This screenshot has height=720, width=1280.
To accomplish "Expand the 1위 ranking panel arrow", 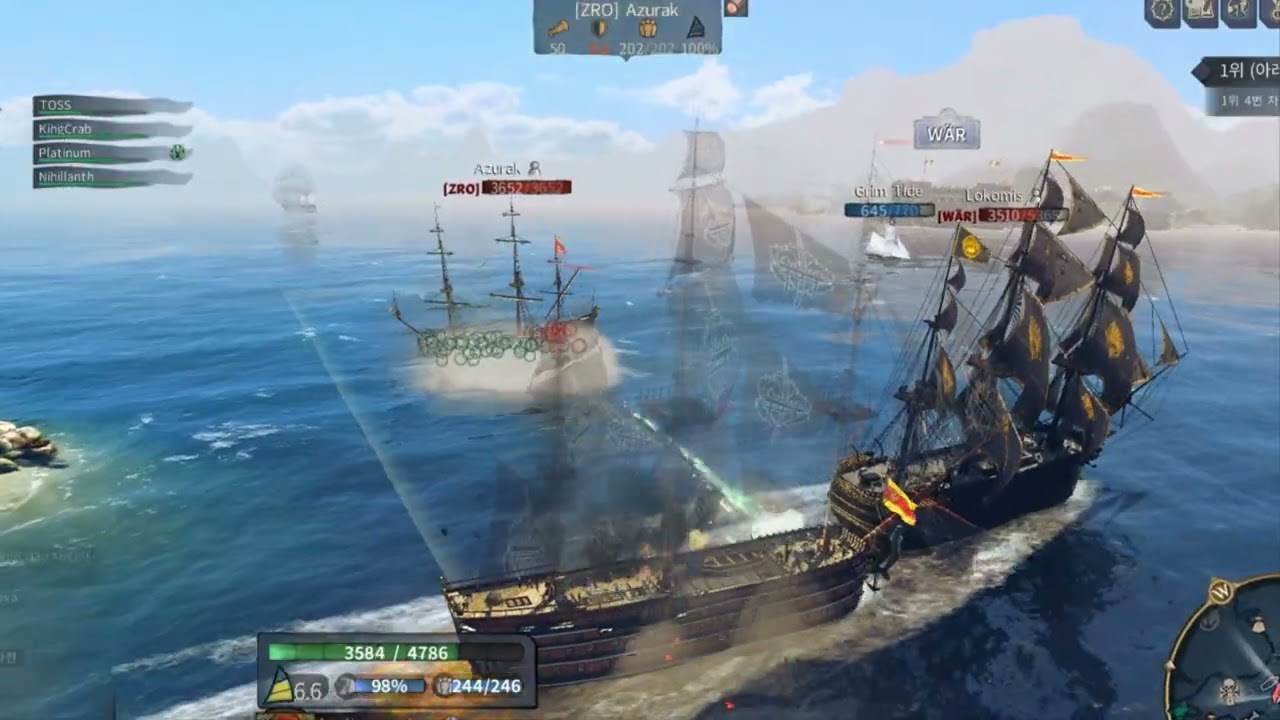I will click(x=1198, y=71).
